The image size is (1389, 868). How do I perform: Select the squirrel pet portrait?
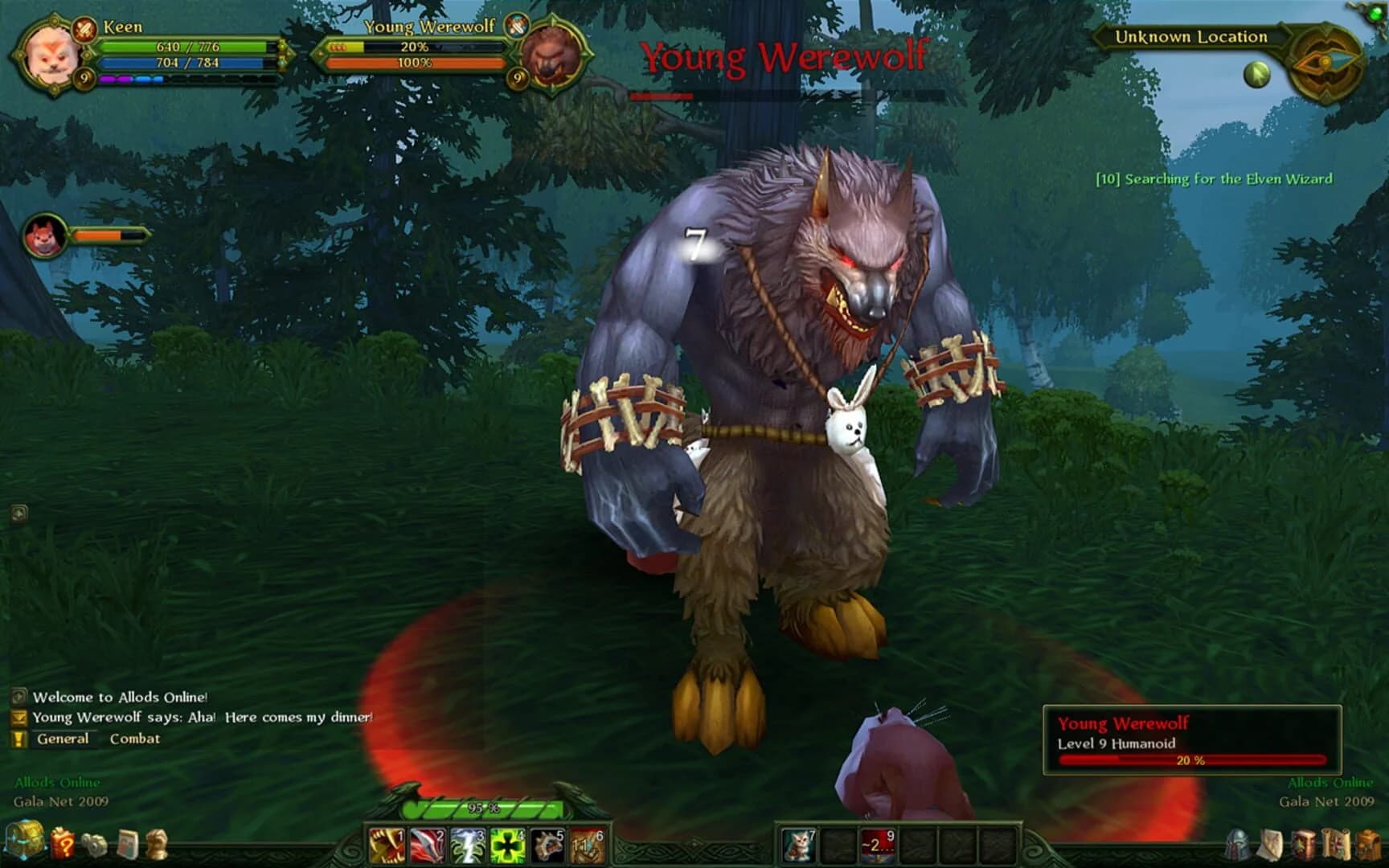pos(44,235)
